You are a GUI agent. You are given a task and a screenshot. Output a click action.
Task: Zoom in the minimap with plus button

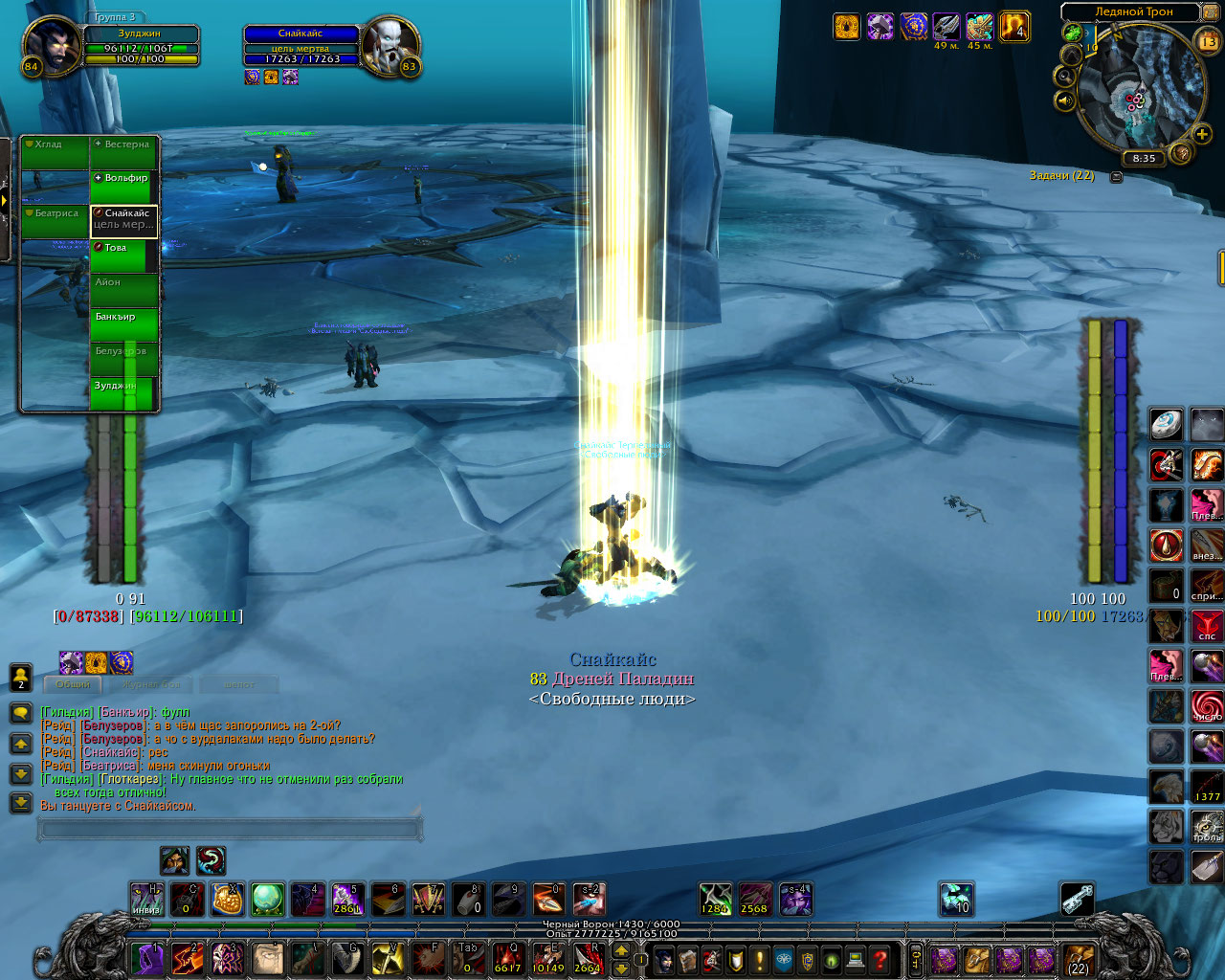[x=1202, y=134]
